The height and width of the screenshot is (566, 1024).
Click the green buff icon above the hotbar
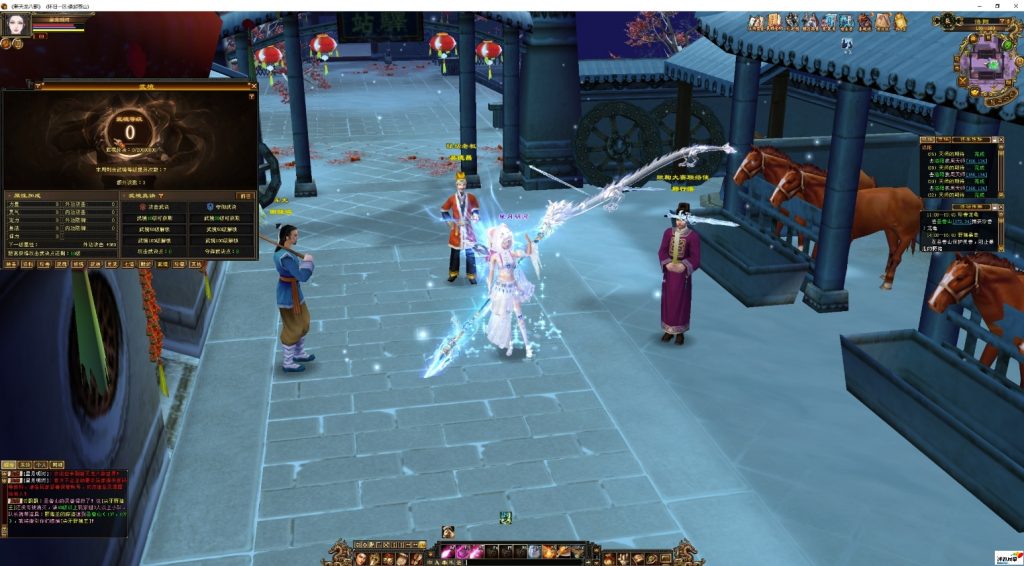tap(506, 517)
